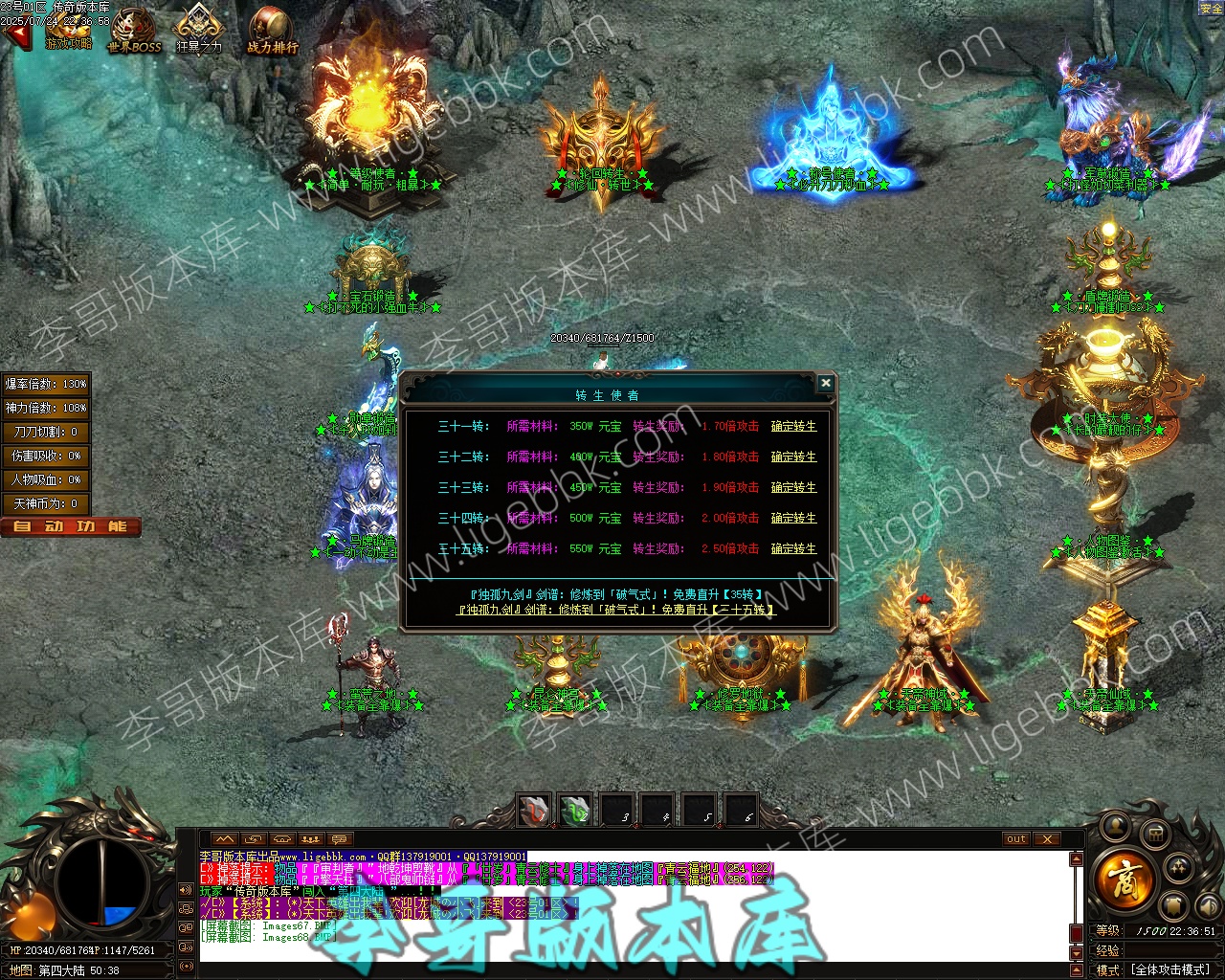
Task: Confirm rebirth for 三十三转 row
Action: click(x=793, y=488)
